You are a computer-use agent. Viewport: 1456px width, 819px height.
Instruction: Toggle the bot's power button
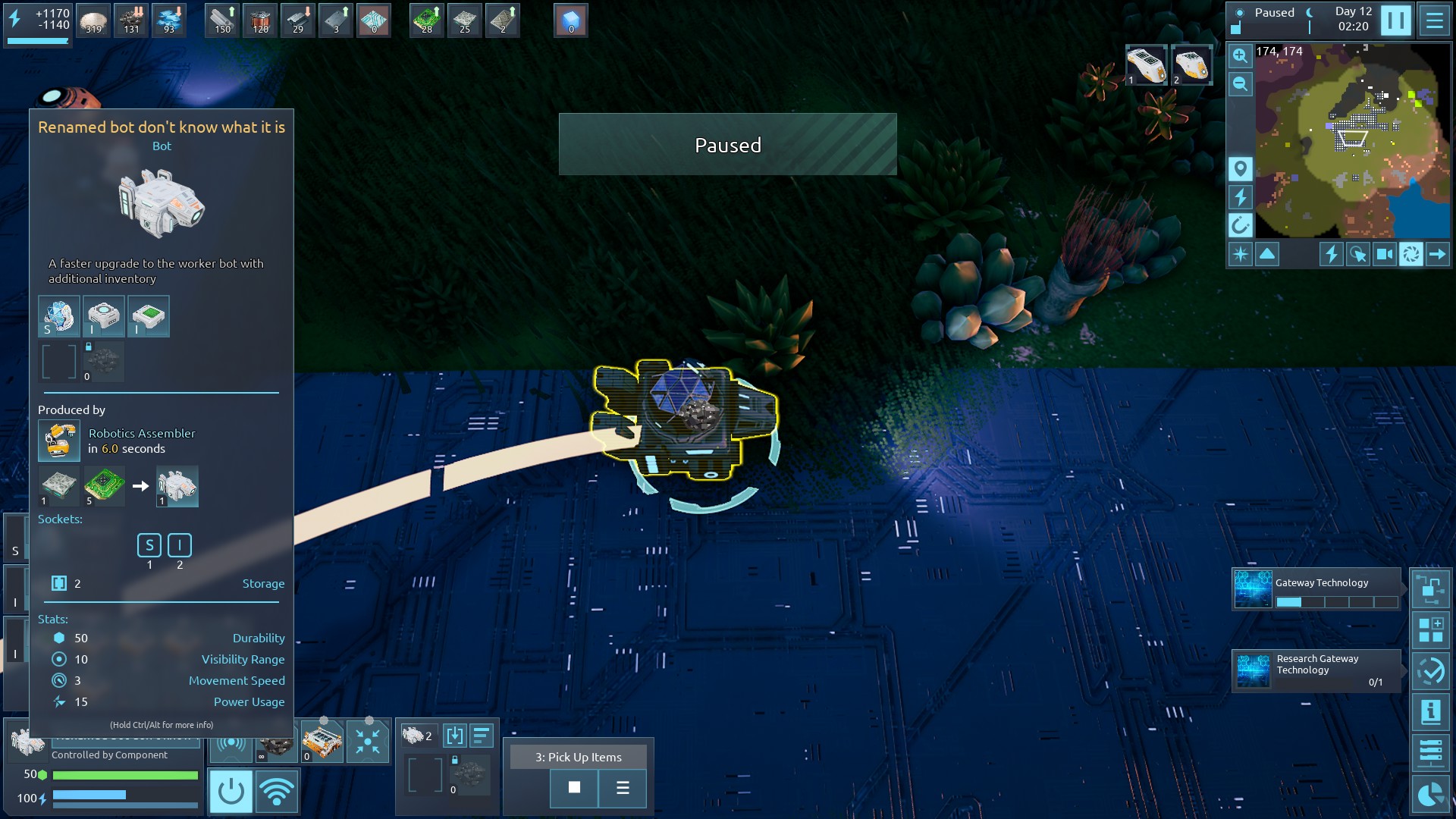[x=231, y=791]
